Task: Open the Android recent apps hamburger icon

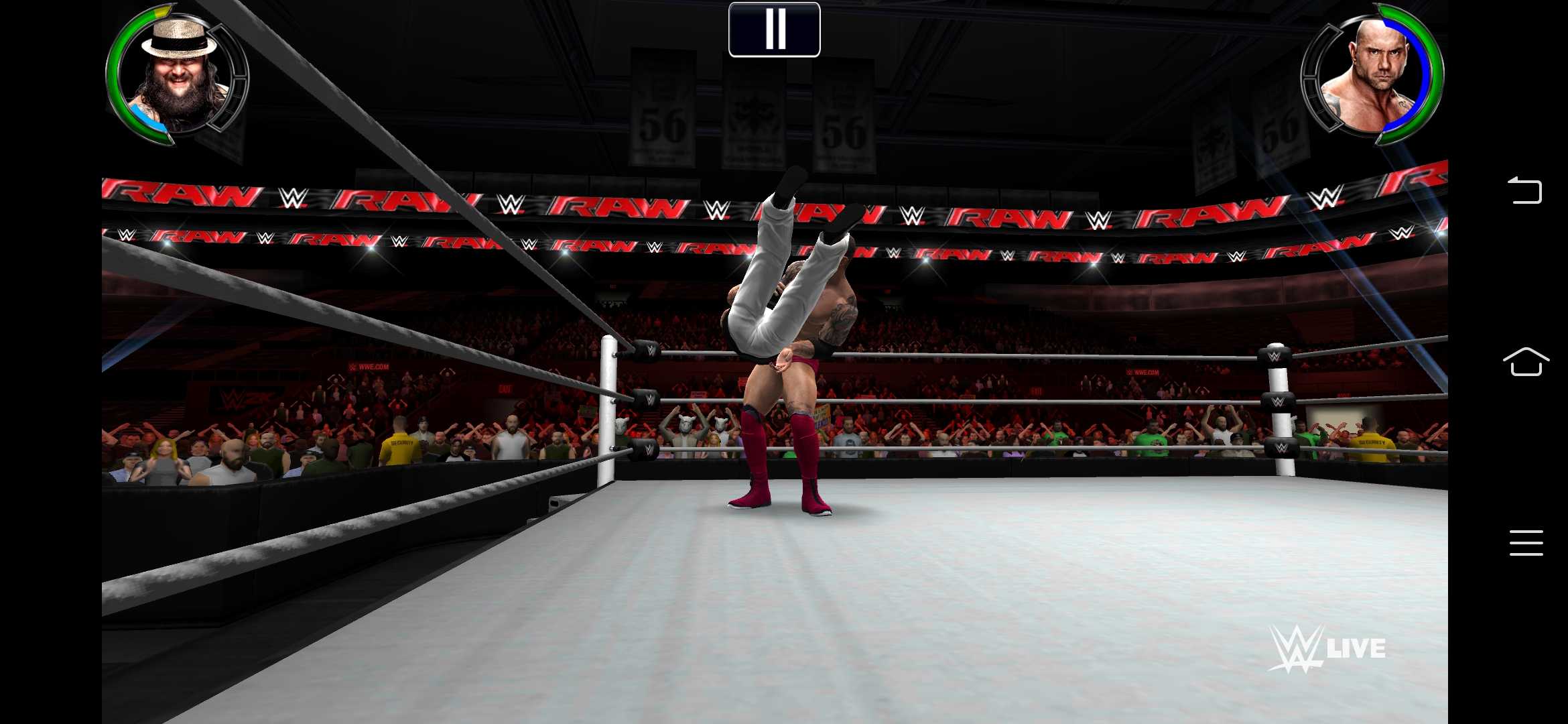Action: pyautogui.click(x=1527, y=543)
